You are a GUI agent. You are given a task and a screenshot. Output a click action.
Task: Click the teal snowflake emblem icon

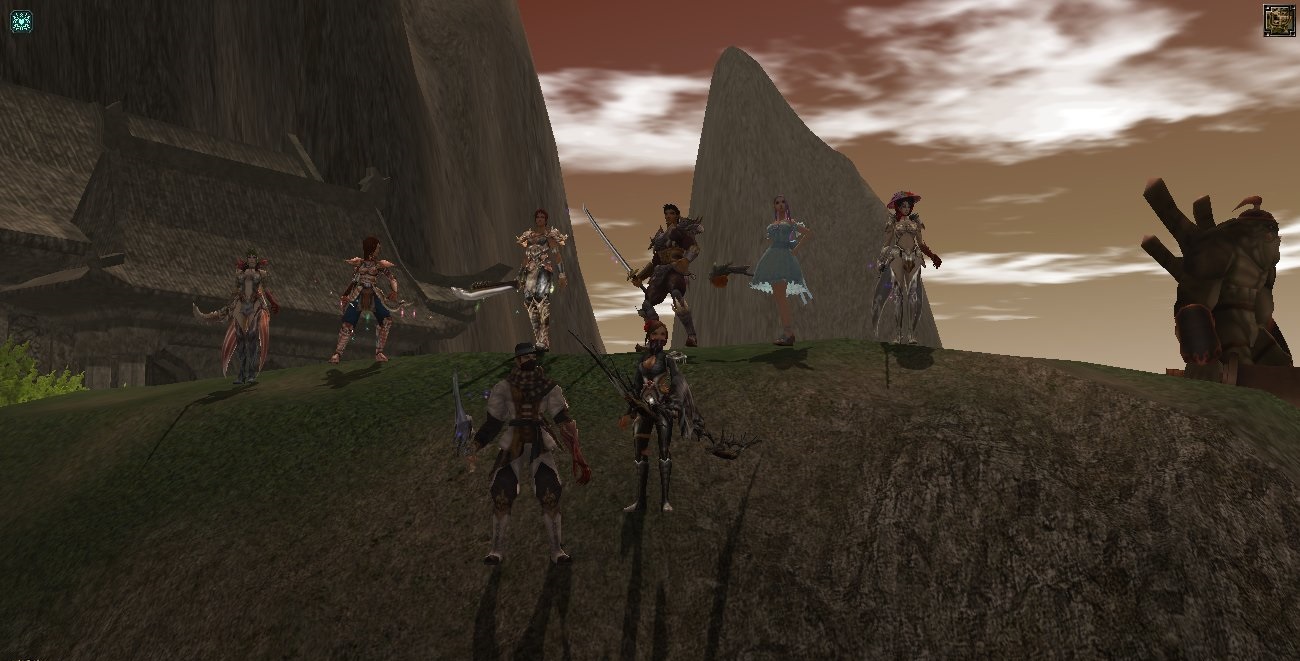pos(21,21)
